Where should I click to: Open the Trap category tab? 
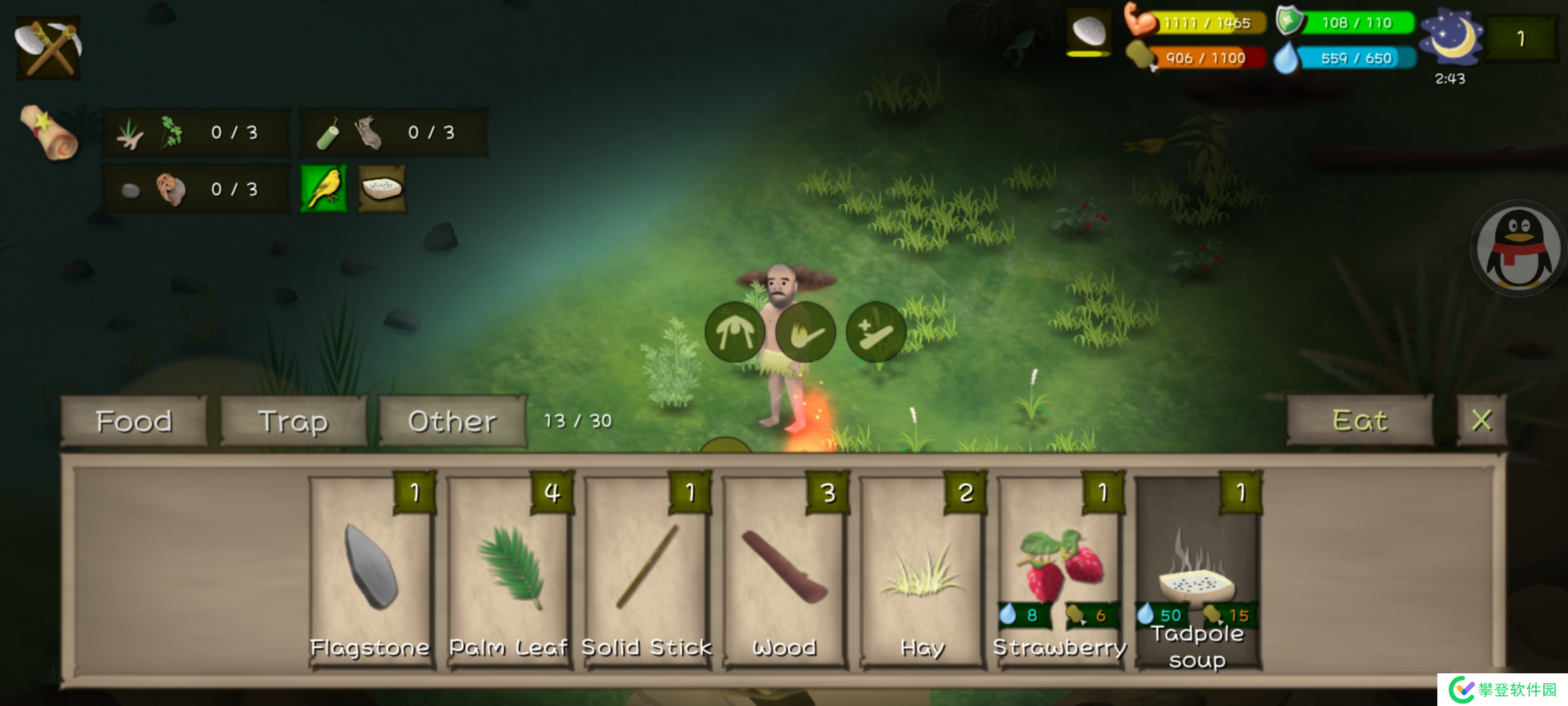pyautogui.click(x=293, y=422)
